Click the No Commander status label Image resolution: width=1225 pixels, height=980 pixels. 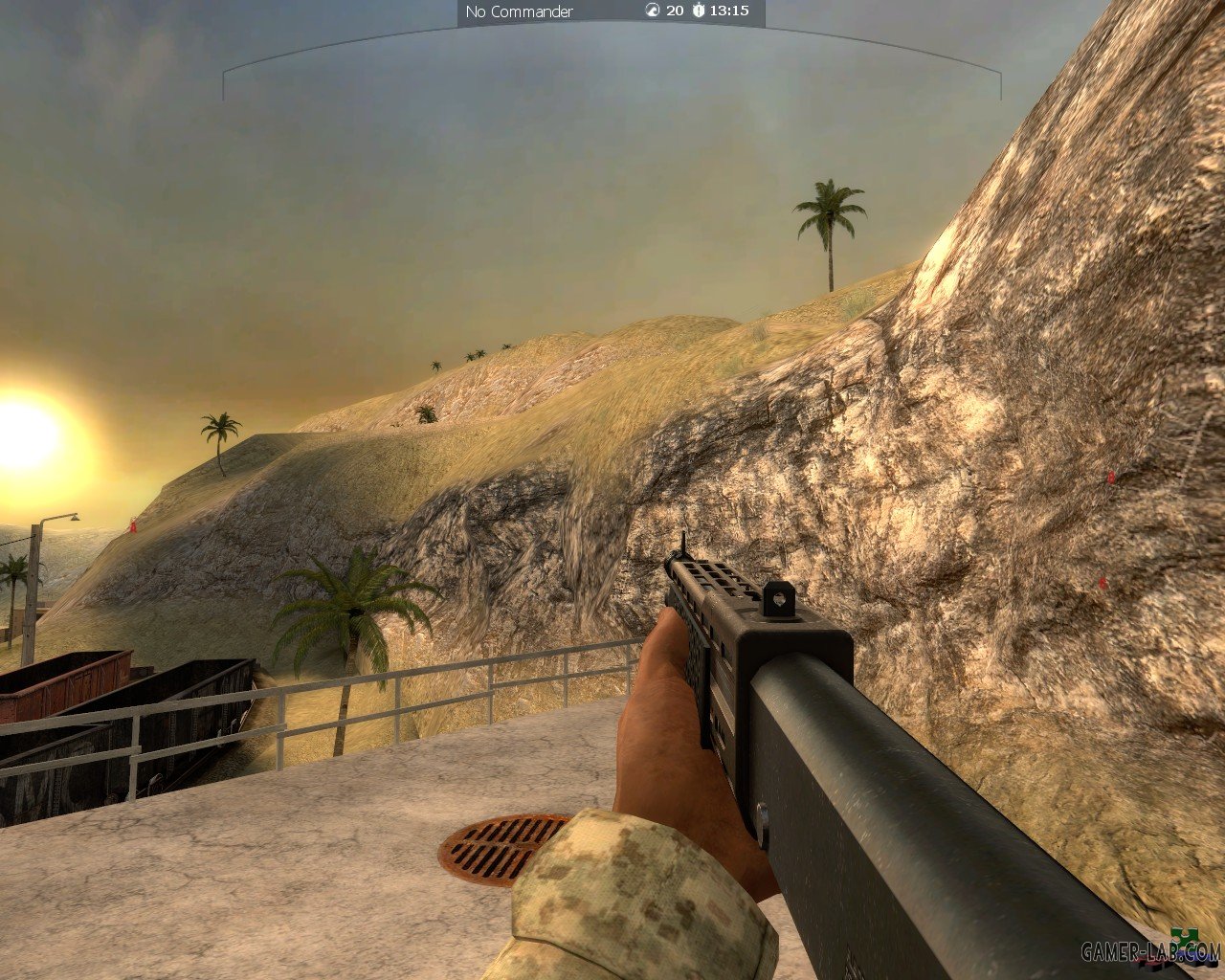[x=519, y=11]
